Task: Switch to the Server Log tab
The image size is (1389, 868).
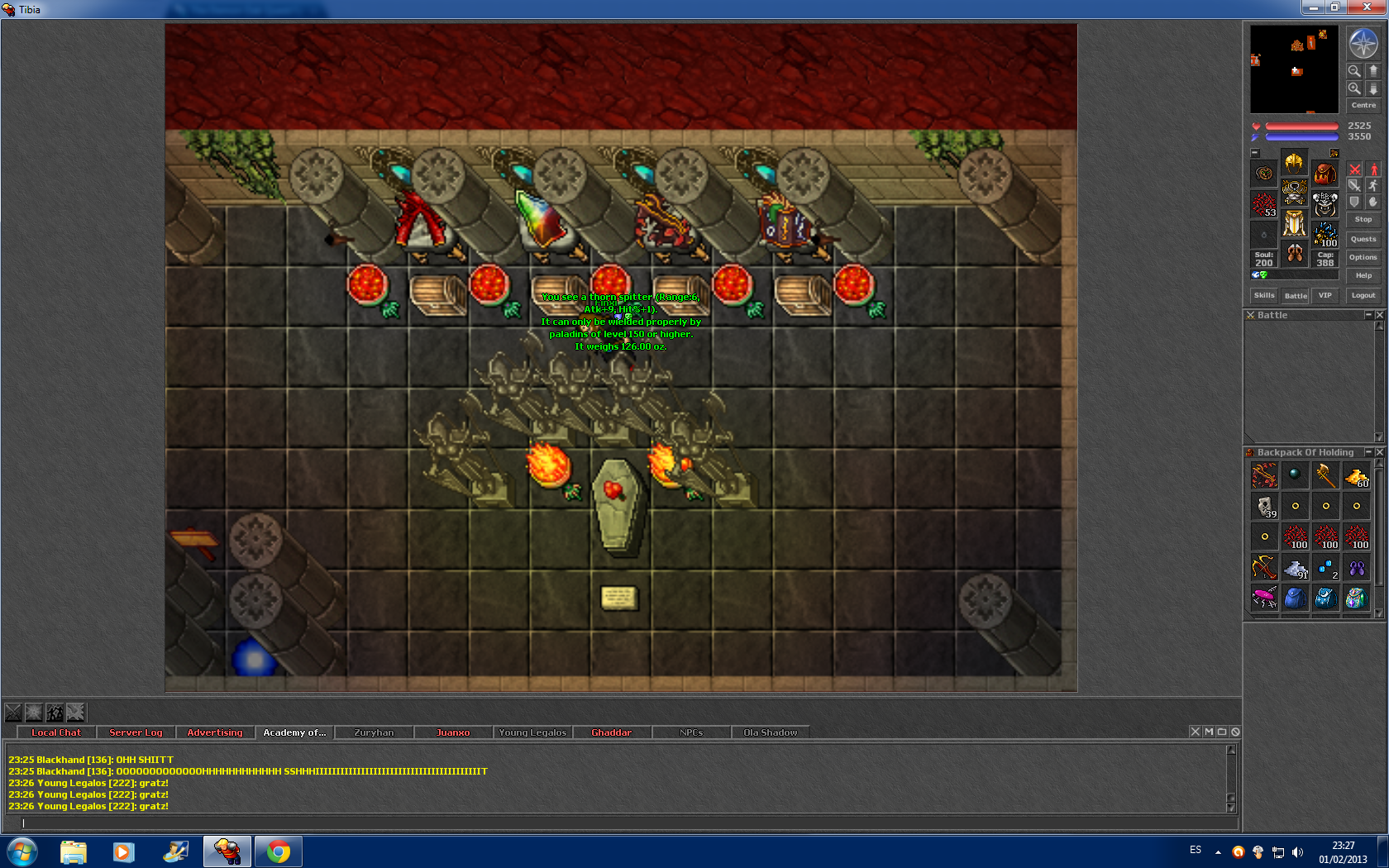Action: (136, 732)
